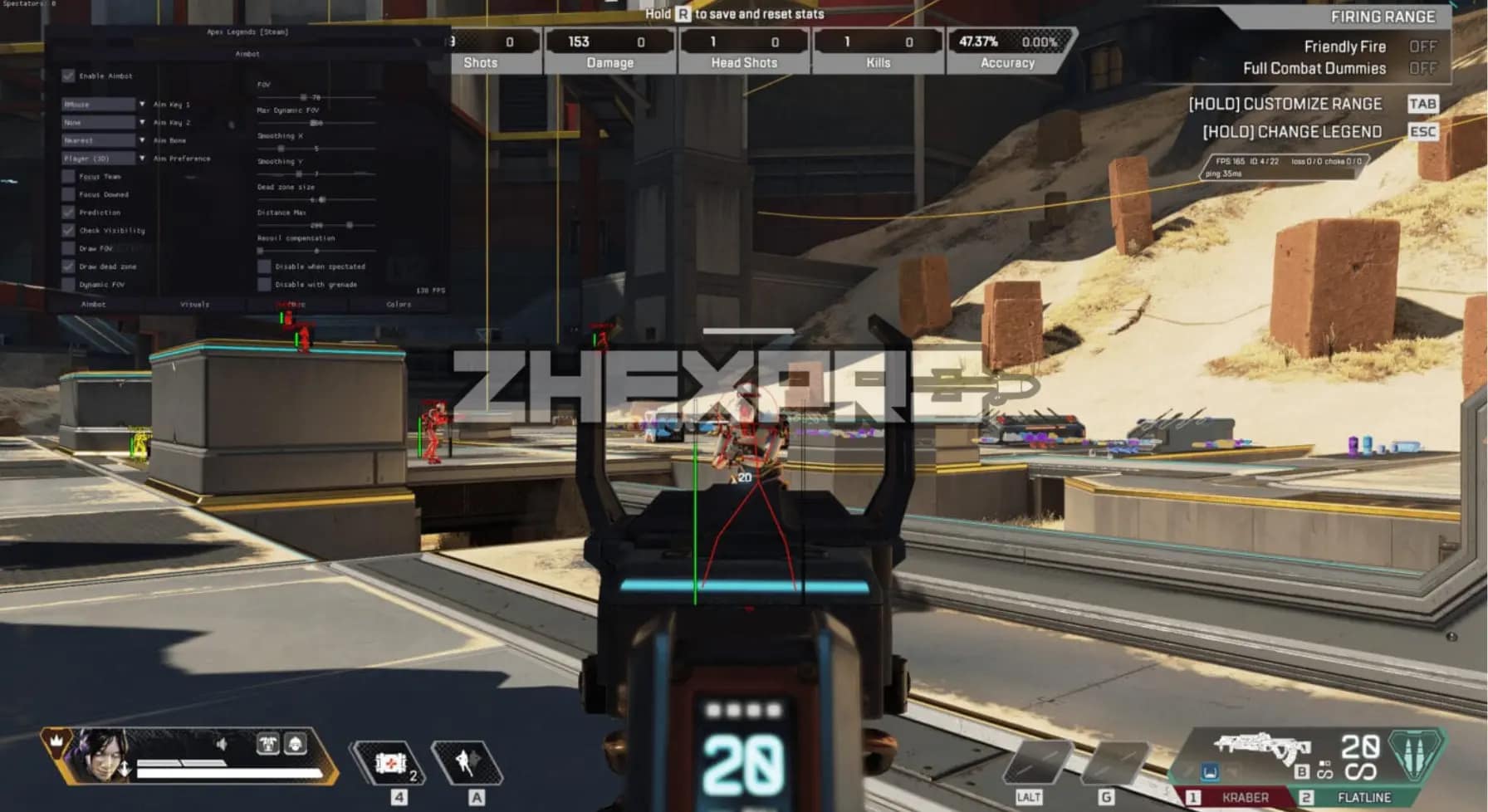Viewport: 1488px width, 812px height.
Task: Expand the Aim Preference dropdown showing Player (3D)
Action: tap(97, 158)
